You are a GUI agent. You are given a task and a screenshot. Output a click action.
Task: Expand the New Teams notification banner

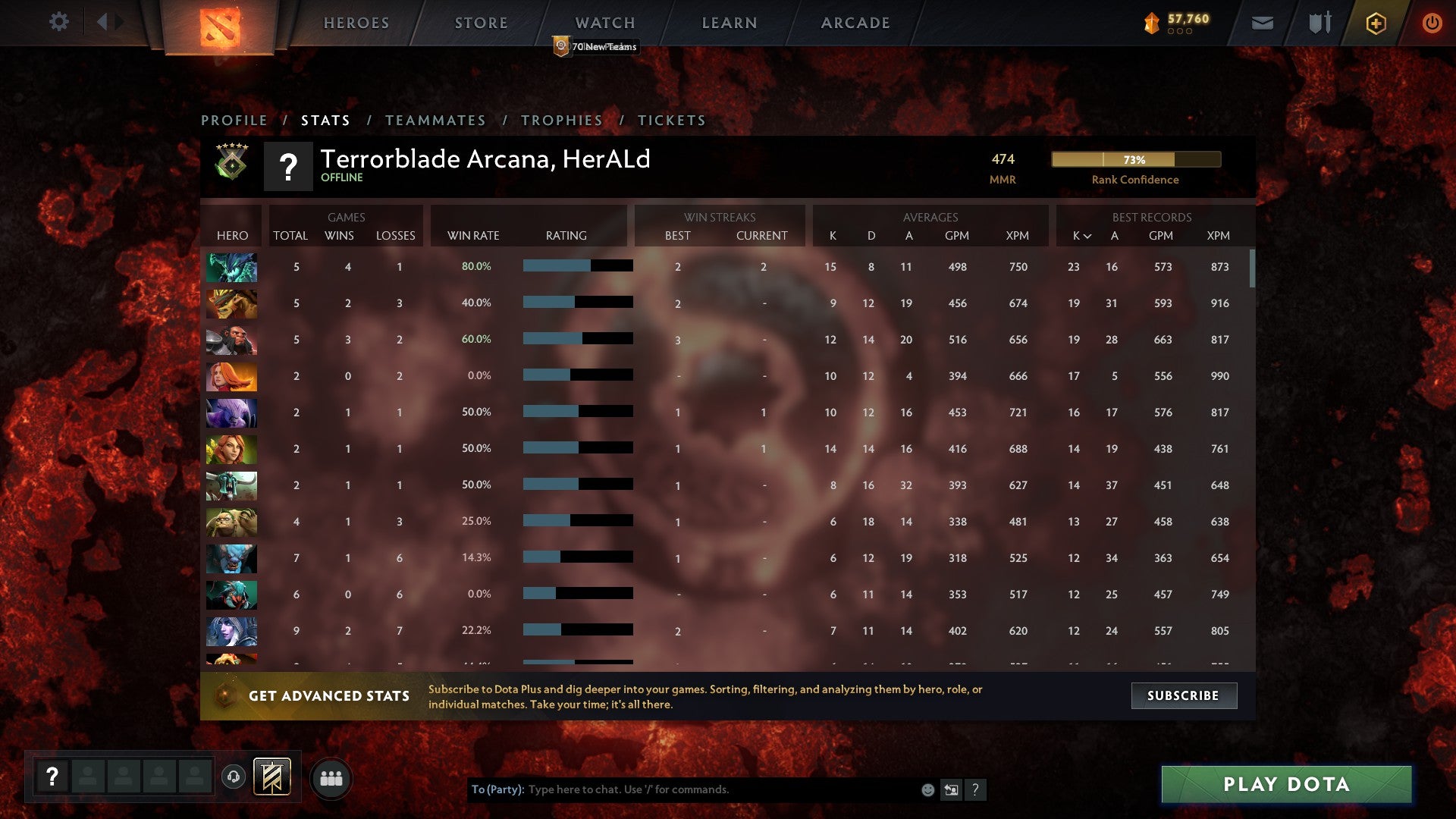click(596, 46)
